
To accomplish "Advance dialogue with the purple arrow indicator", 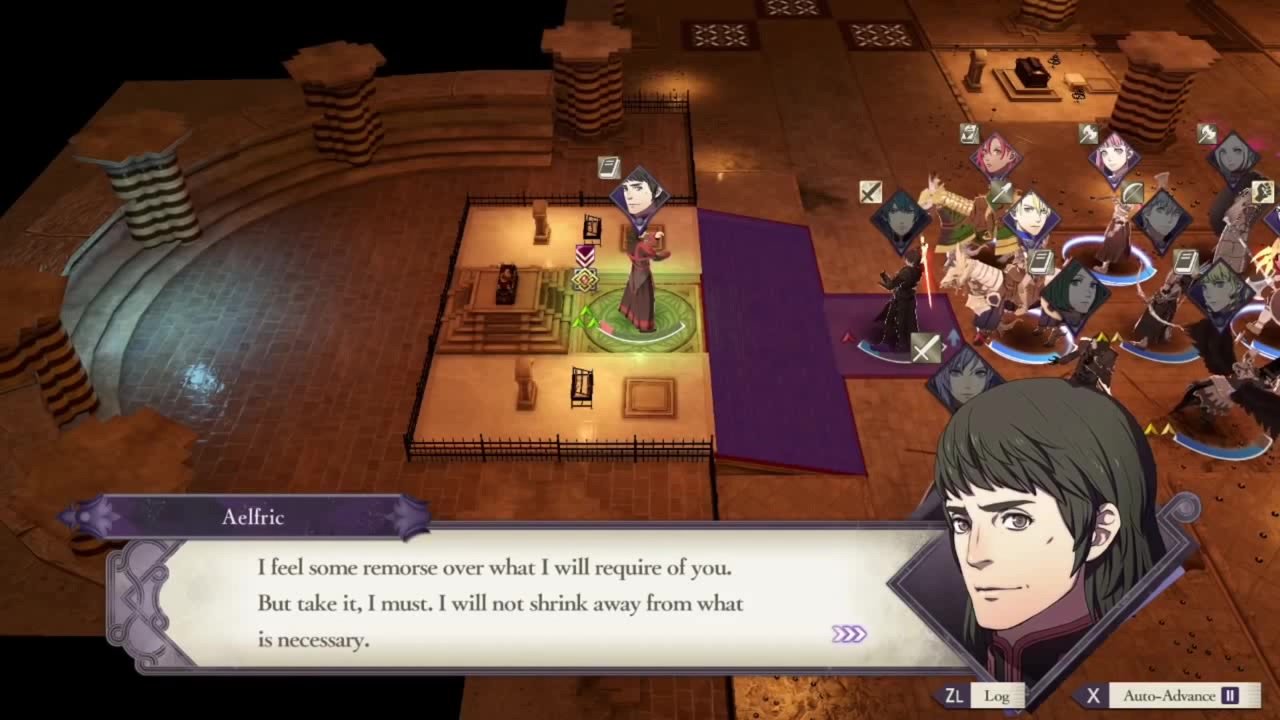I will click(x=849, y=634).
